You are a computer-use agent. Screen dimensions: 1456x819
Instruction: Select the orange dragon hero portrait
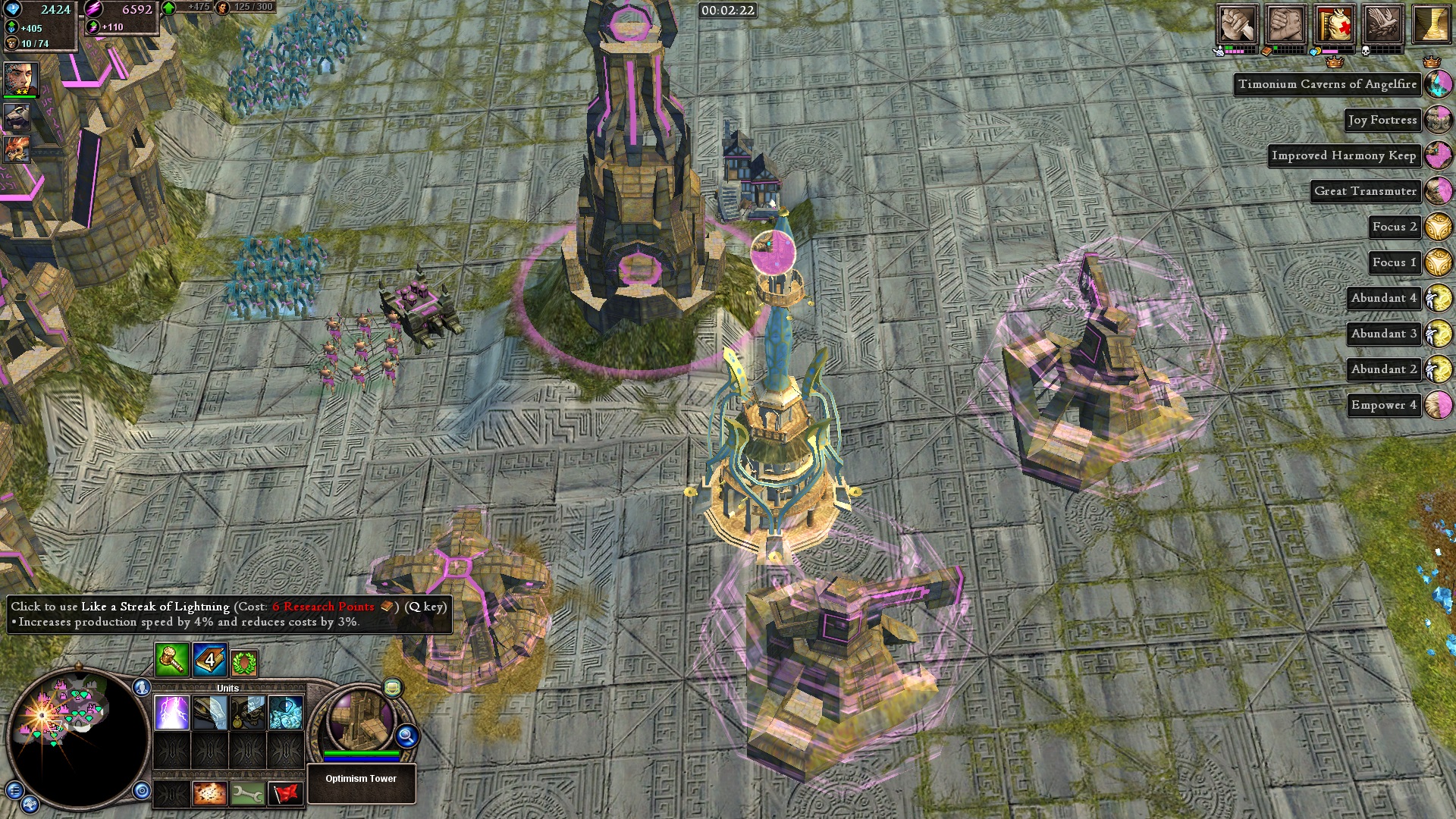pyautogui.click(x=17, y=149)
